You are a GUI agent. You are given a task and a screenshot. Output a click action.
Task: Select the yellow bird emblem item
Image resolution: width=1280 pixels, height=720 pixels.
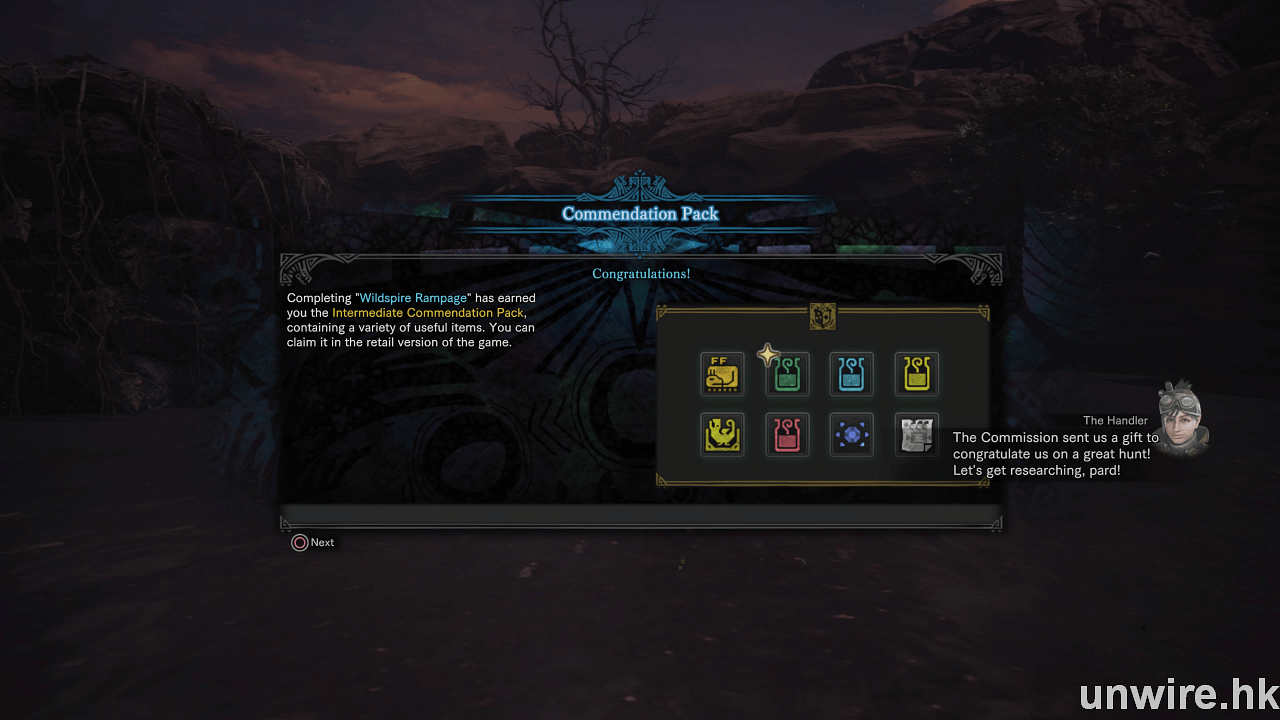point(722,435)
